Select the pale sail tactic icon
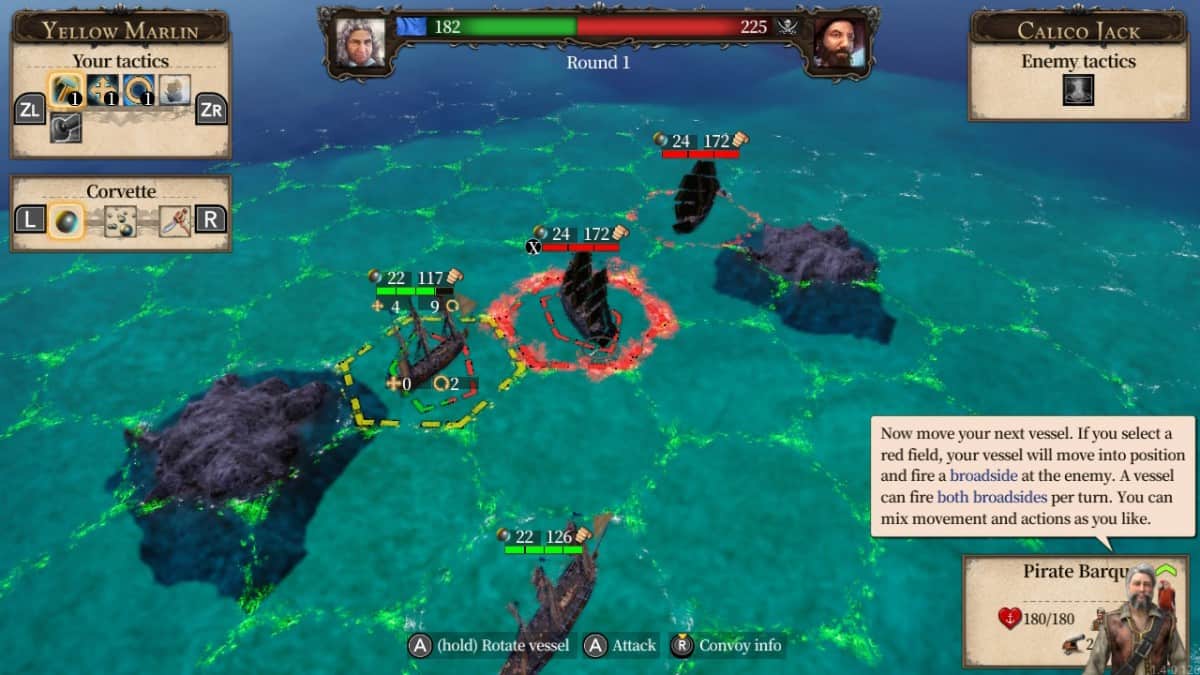This screenshot has width=1200, height=675. click(174, 90)
